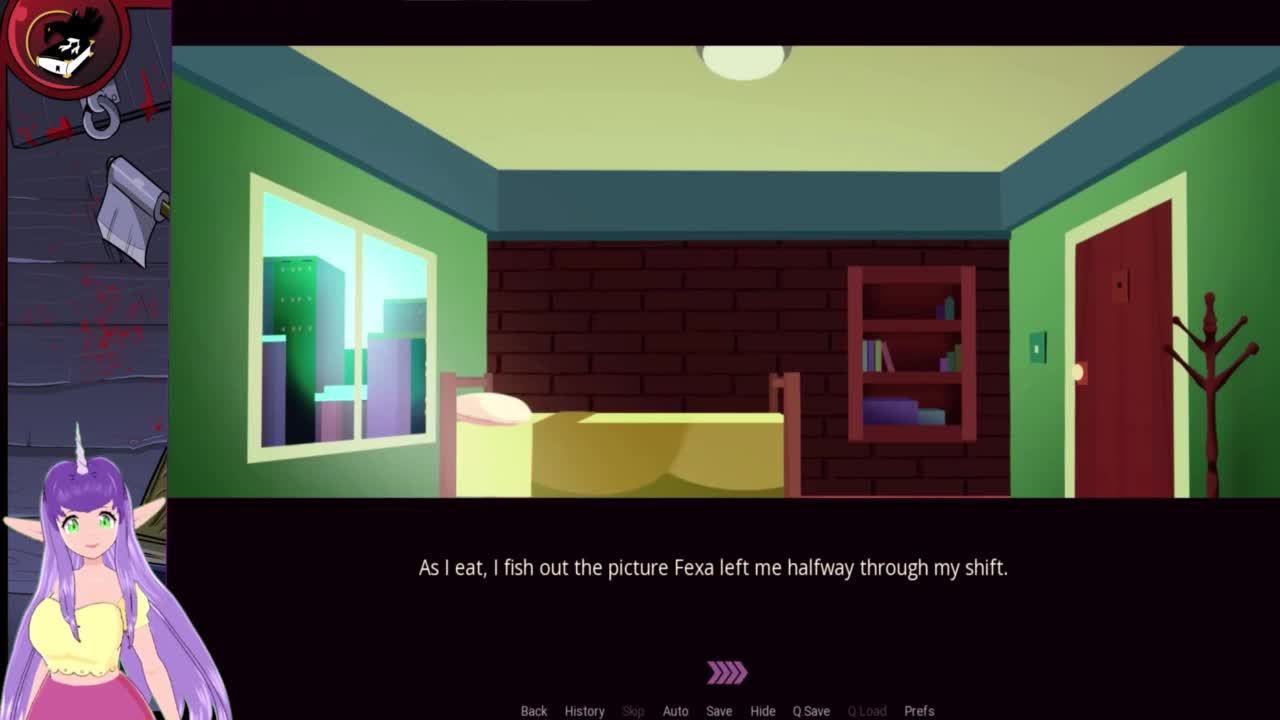Quick save with Q.Save
This screenshot has height=720, width=1280.
[x=811, y=711]
